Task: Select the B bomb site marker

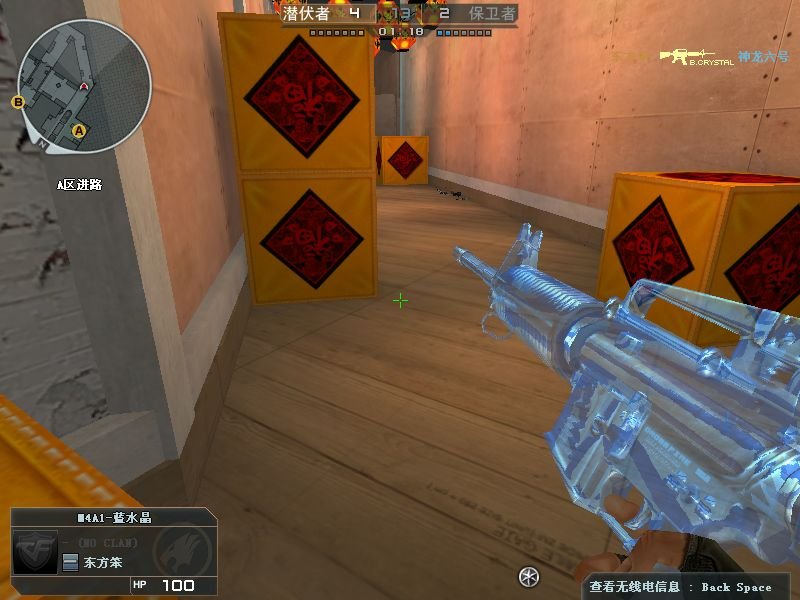Action: 18,101
